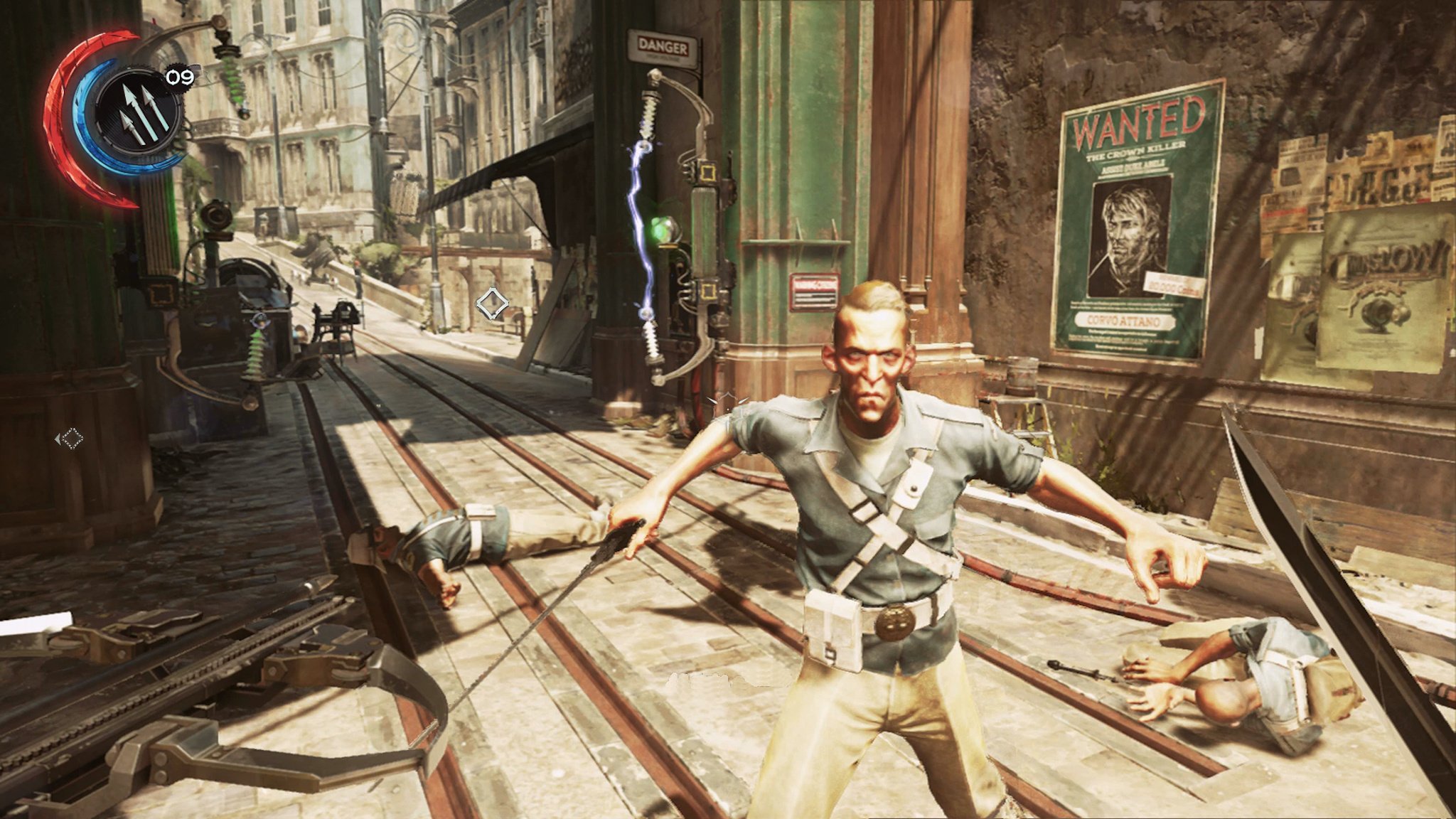1456x819 pixels.
Task: Click the CORVO ATTANO nameplate
Action: (x=1124, y=320)
